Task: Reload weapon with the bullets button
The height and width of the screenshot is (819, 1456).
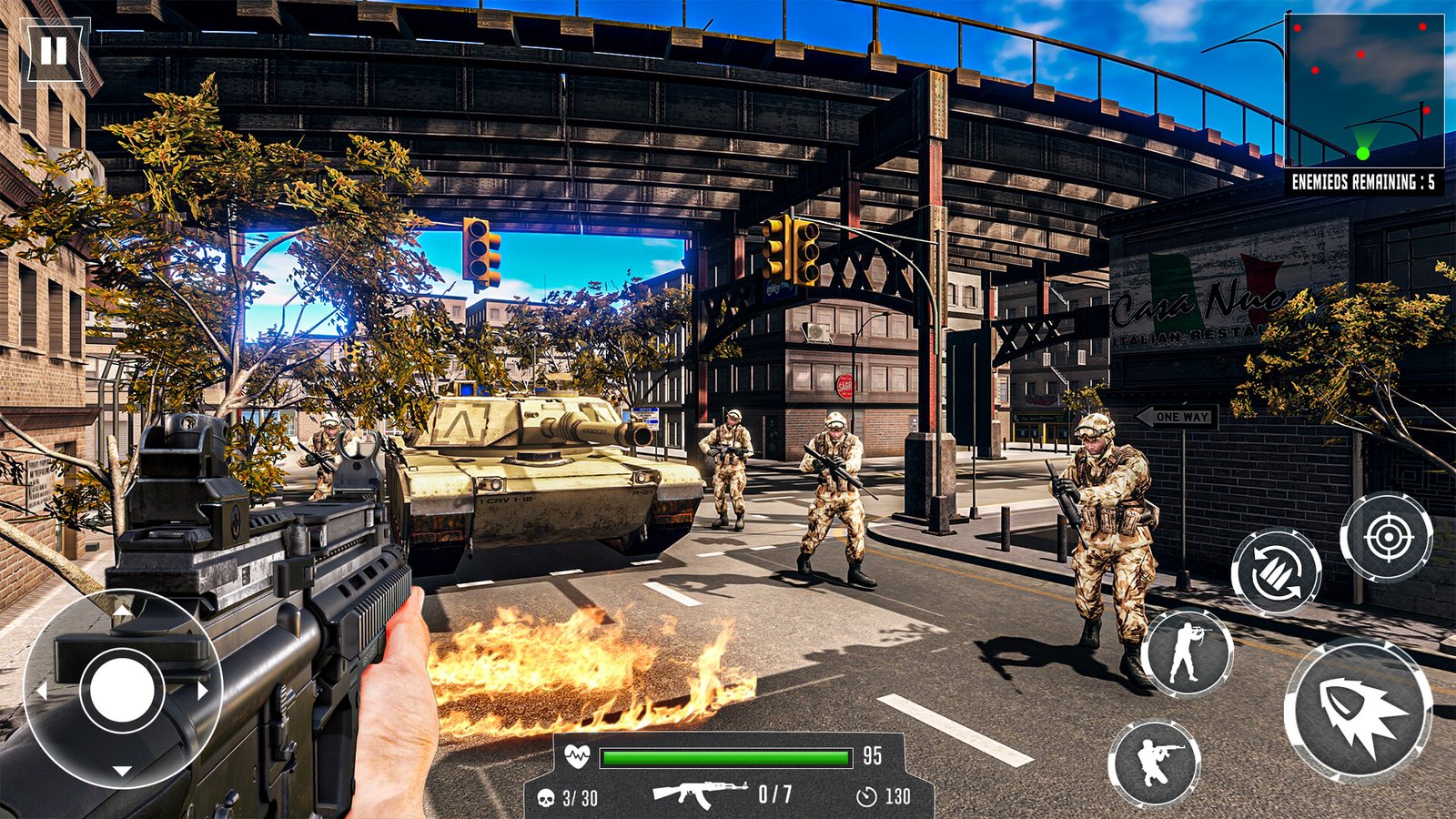Action: point(1276,572)
